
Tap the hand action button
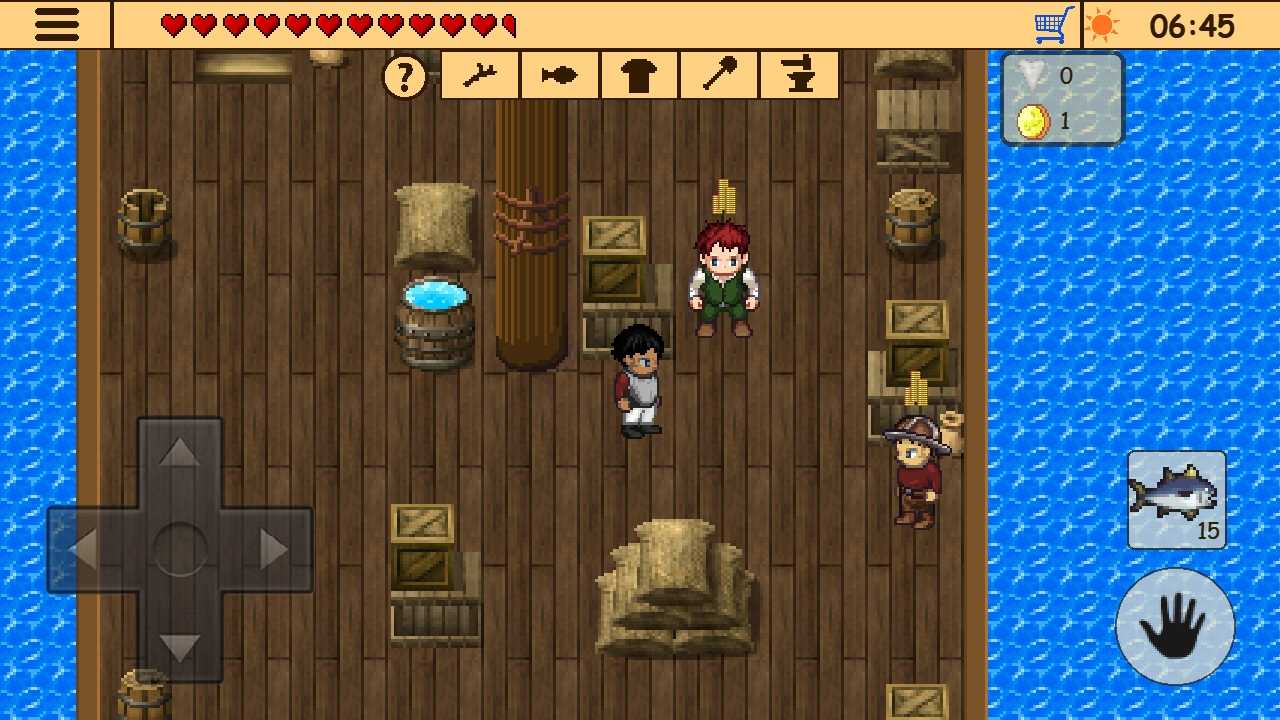click(1175, 627)
